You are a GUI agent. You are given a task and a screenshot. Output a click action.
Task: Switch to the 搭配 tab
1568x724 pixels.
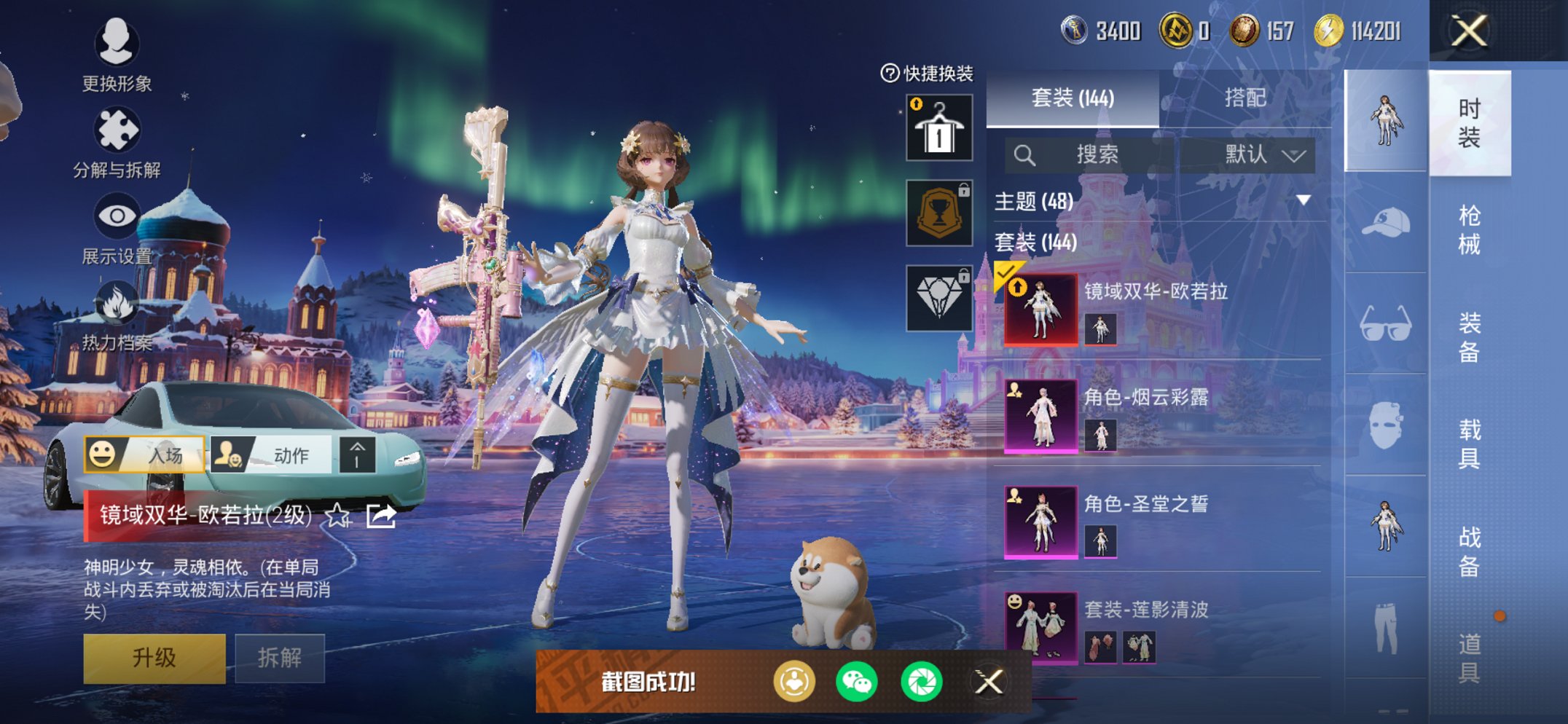[1244, 98]
